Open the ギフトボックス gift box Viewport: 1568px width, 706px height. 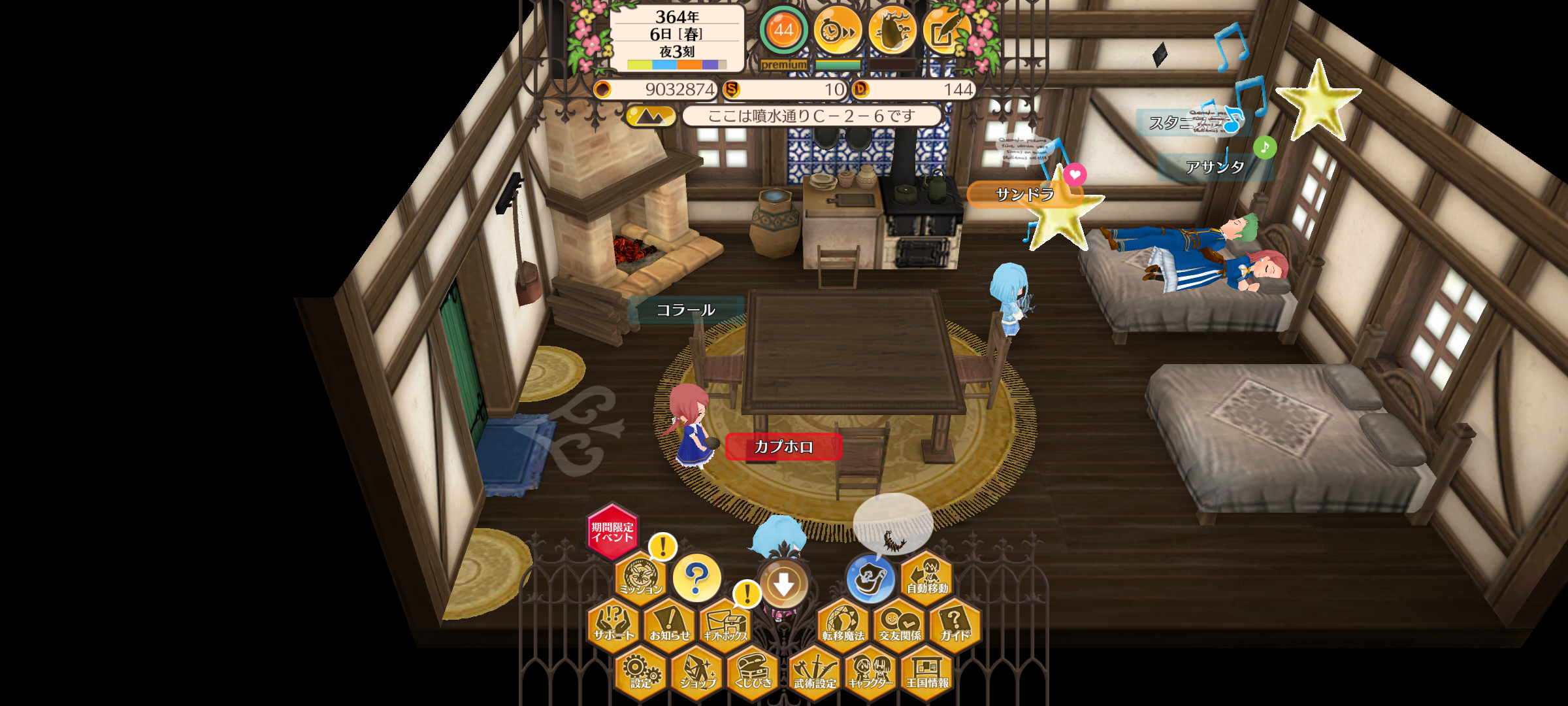tap(725, 624)
